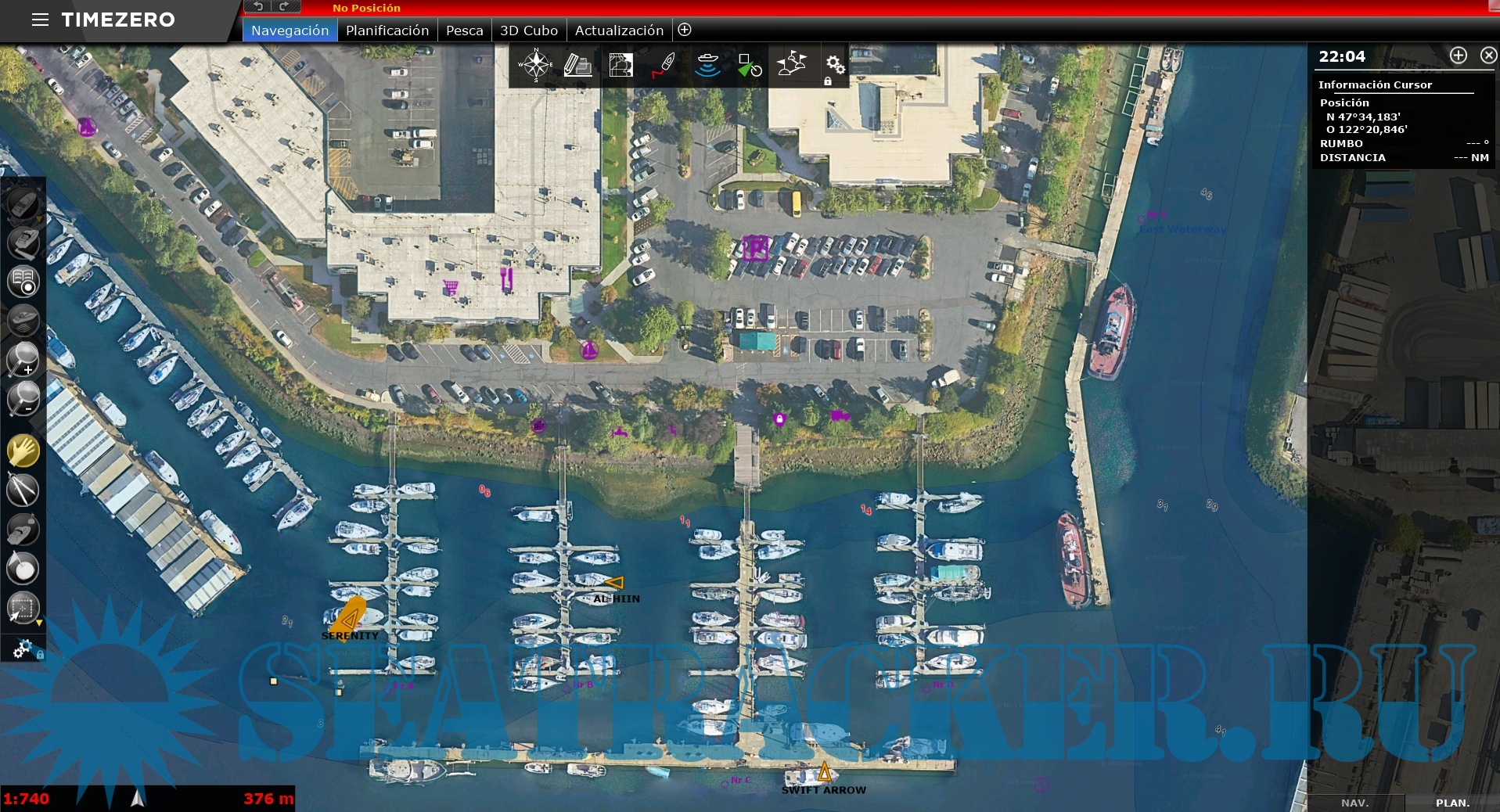Go to the Actualización tab
This screenshot has width=1500, height=812.
[619, 31]
